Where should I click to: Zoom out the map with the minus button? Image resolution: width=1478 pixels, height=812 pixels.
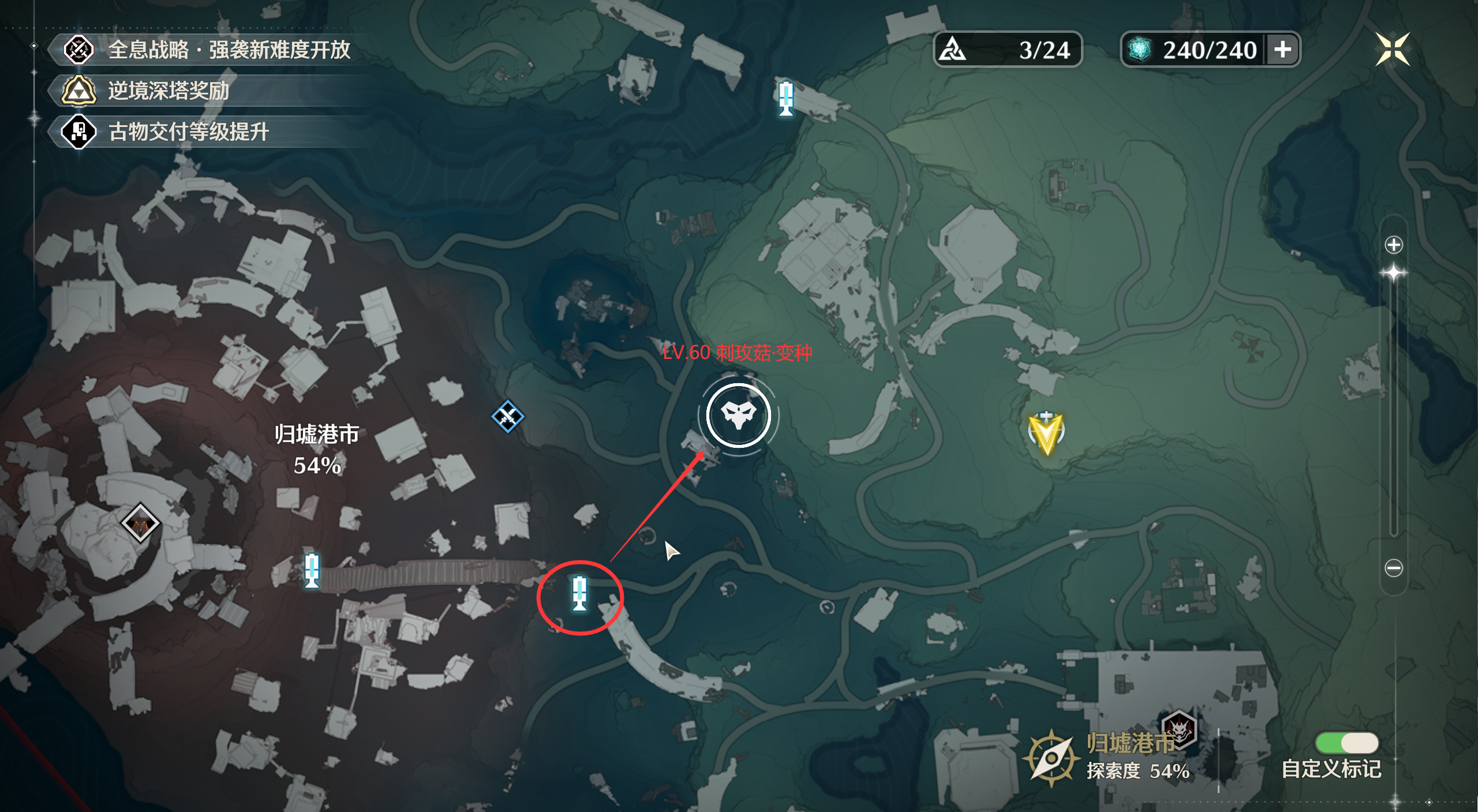pos(1393,568)
